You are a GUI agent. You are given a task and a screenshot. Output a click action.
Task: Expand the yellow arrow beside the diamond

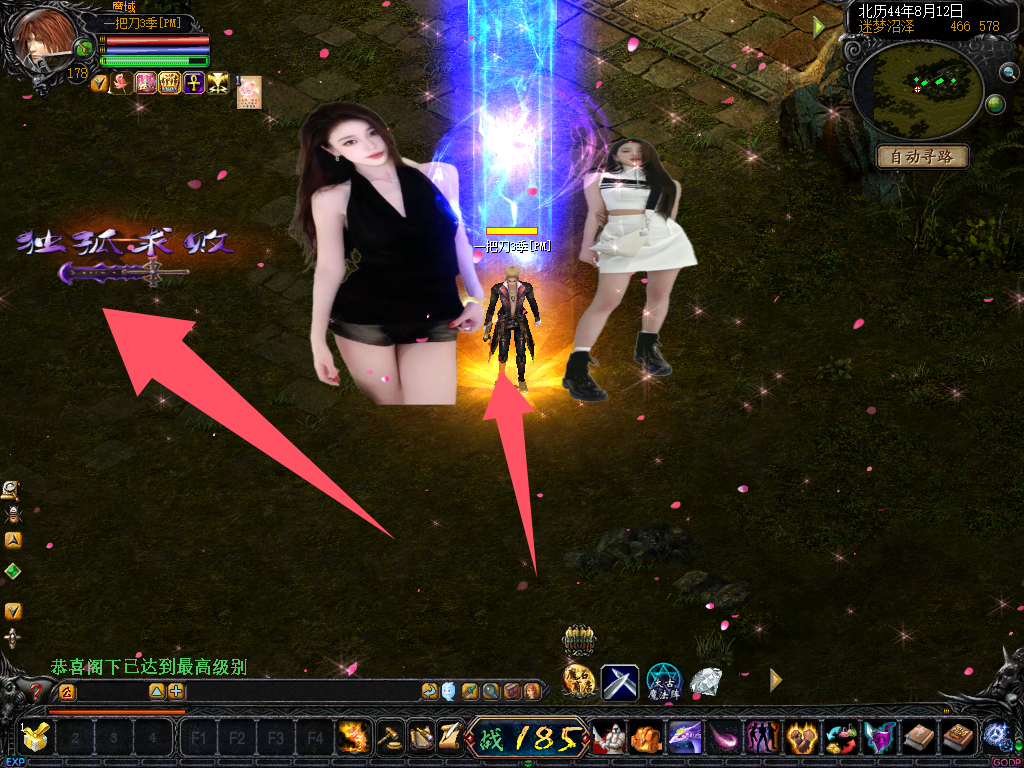pos(775,680)
